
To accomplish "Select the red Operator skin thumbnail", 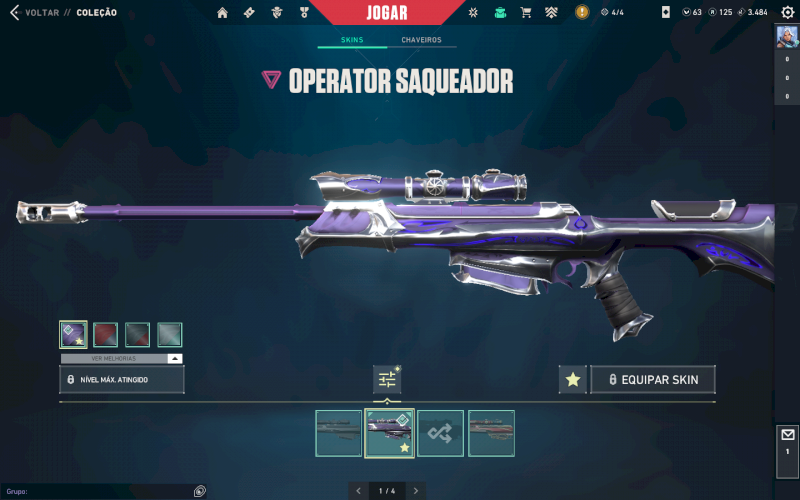I will 491,433.
